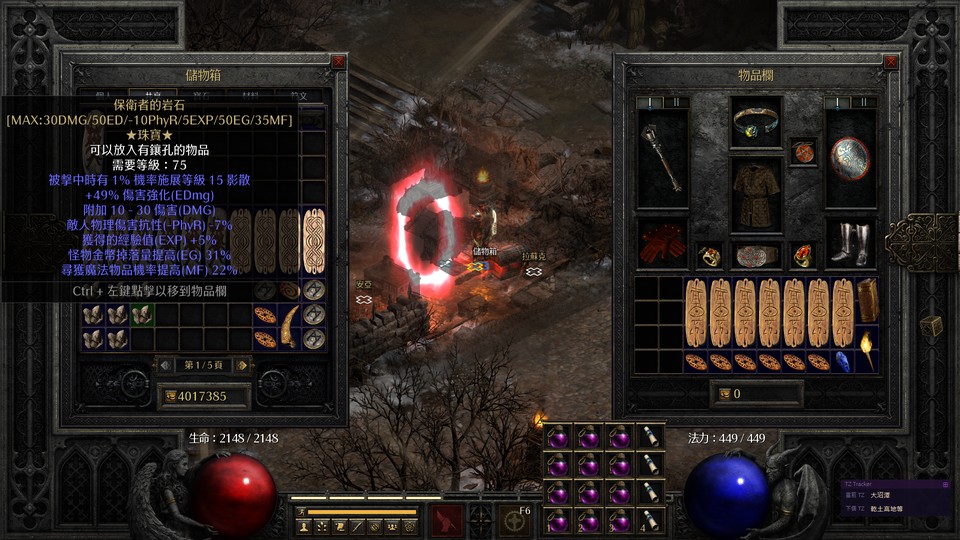Select the tome book in inventory

pyautogui.click(x=866, y=301)
